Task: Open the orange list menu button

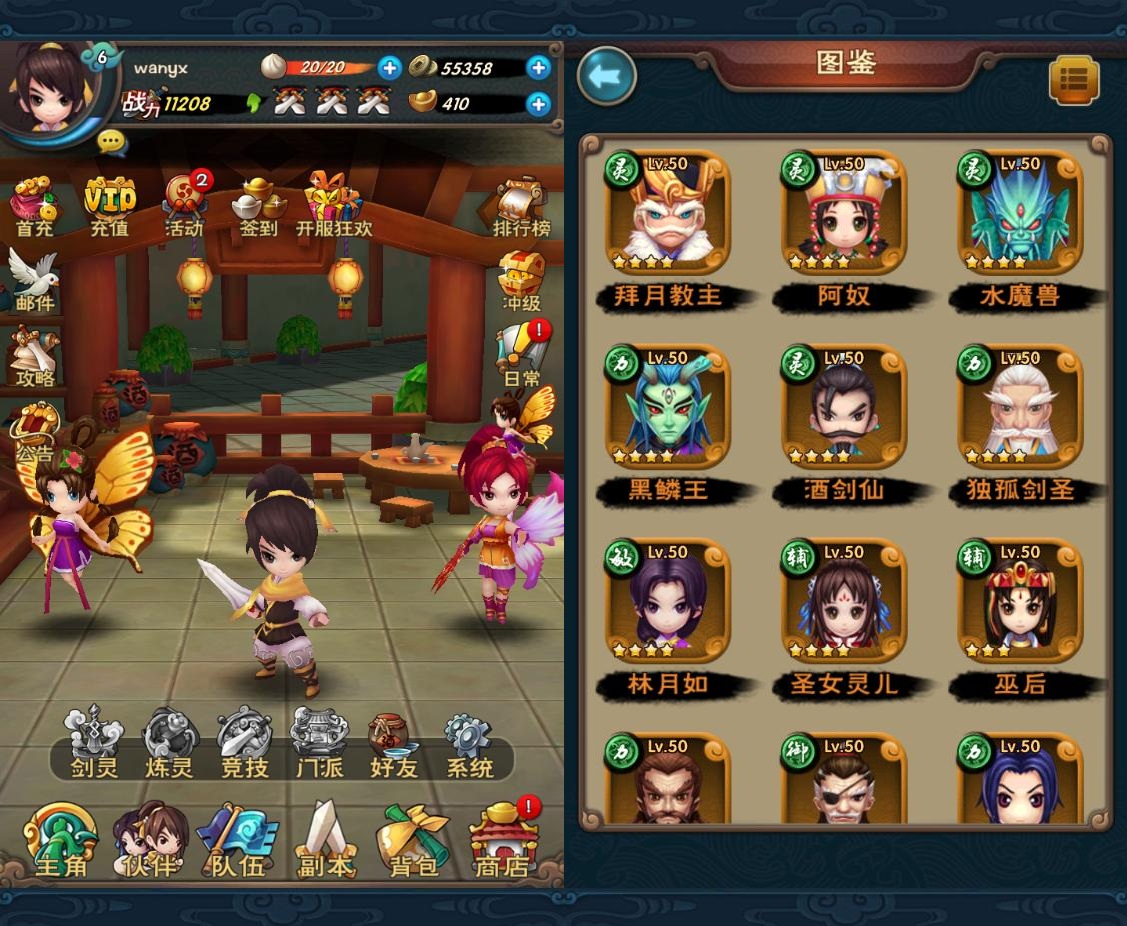Action: click(x=1074, y=81)
